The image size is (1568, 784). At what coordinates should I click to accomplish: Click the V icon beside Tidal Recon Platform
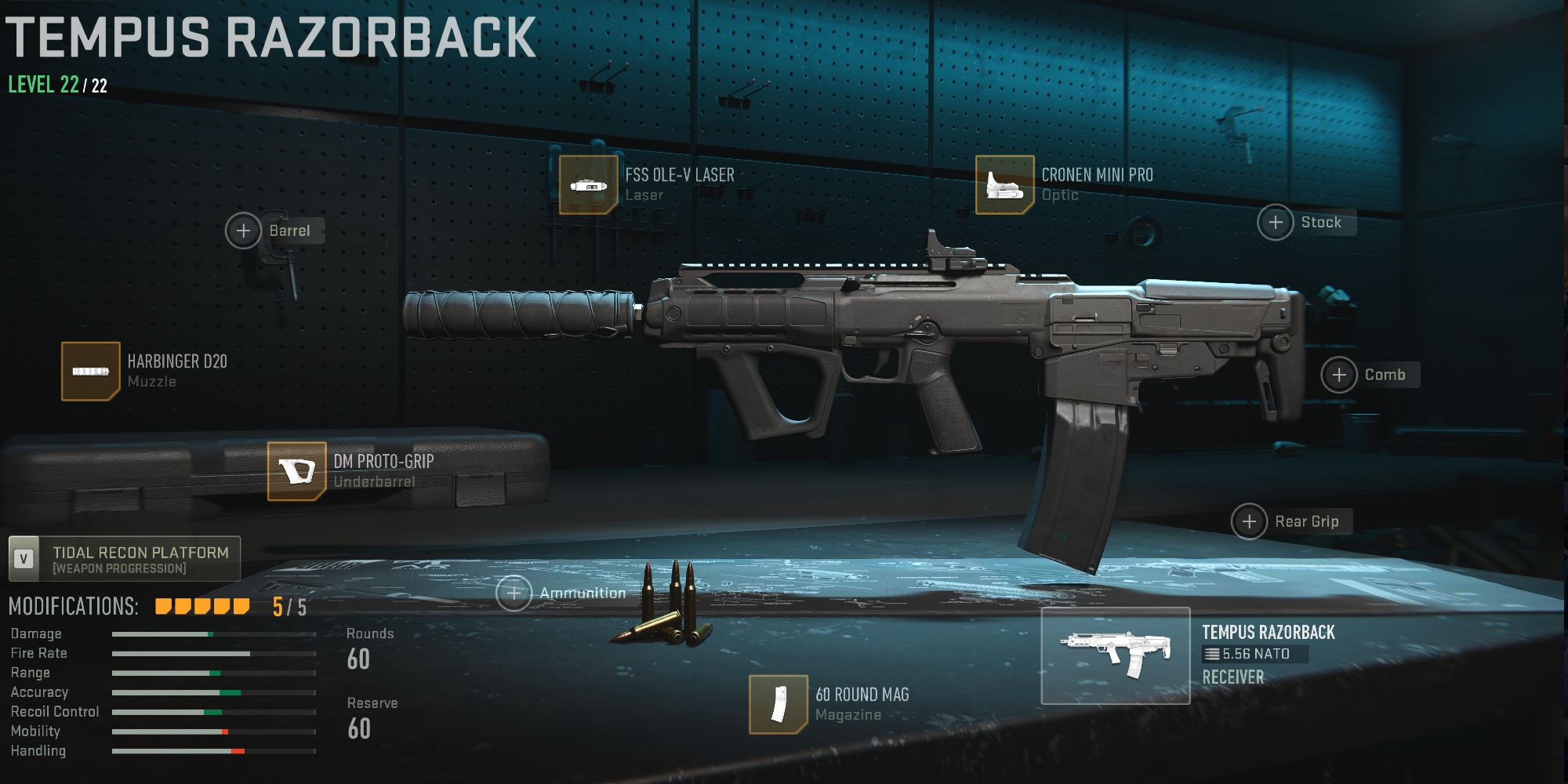click(24, 558)
